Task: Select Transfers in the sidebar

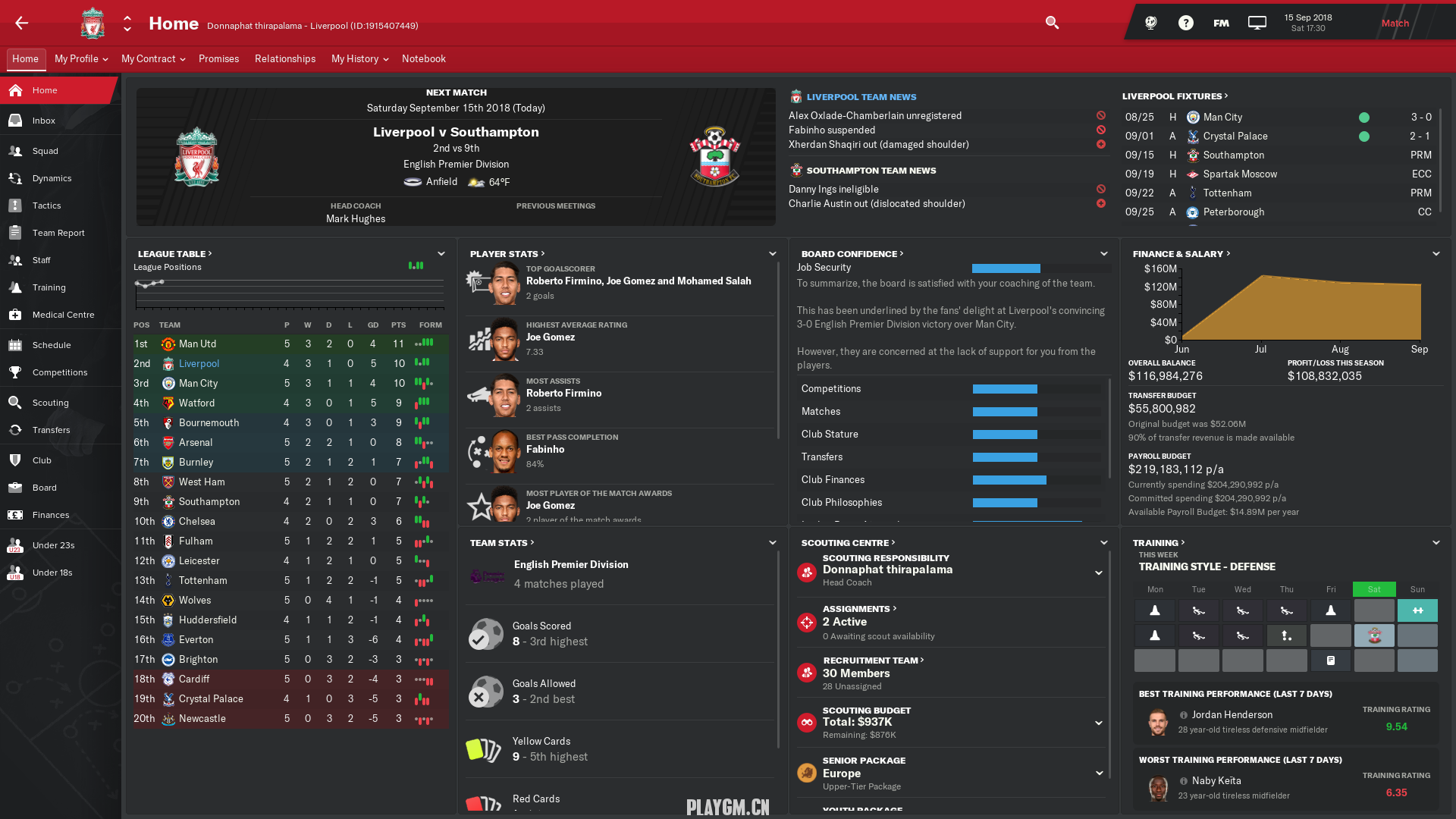Action: (51, 430)
